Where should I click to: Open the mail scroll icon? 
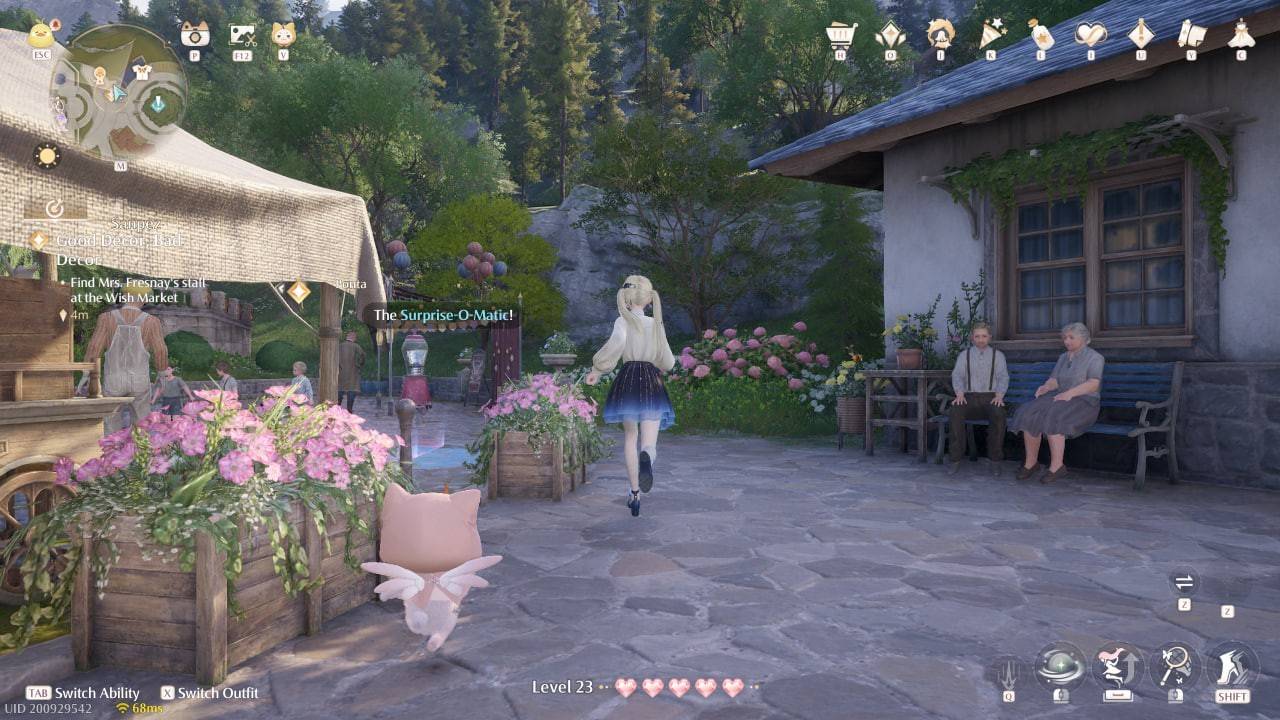(1192, 33)
